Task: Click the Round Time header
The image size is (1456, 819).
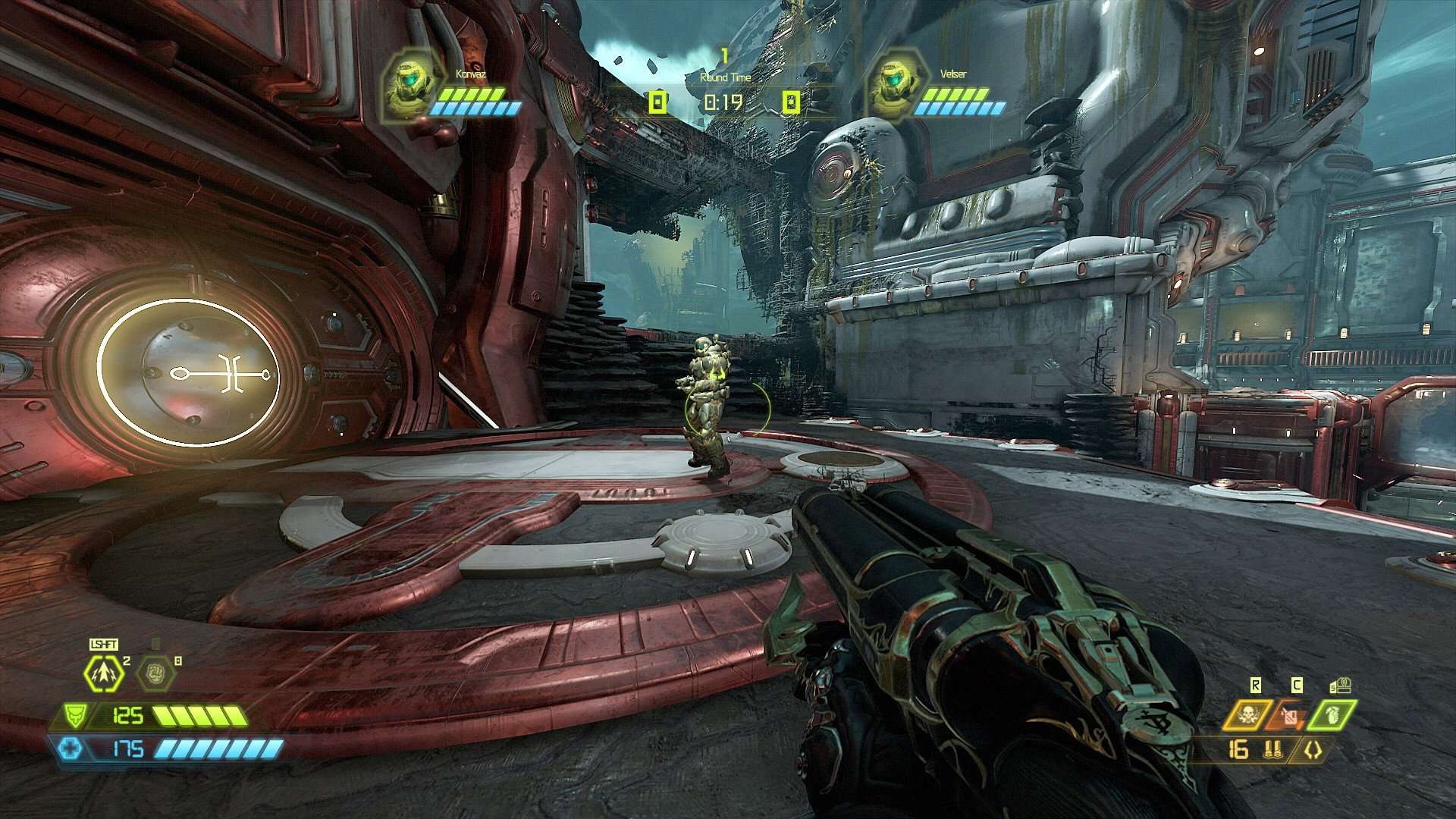Action: tap(726, 76)
